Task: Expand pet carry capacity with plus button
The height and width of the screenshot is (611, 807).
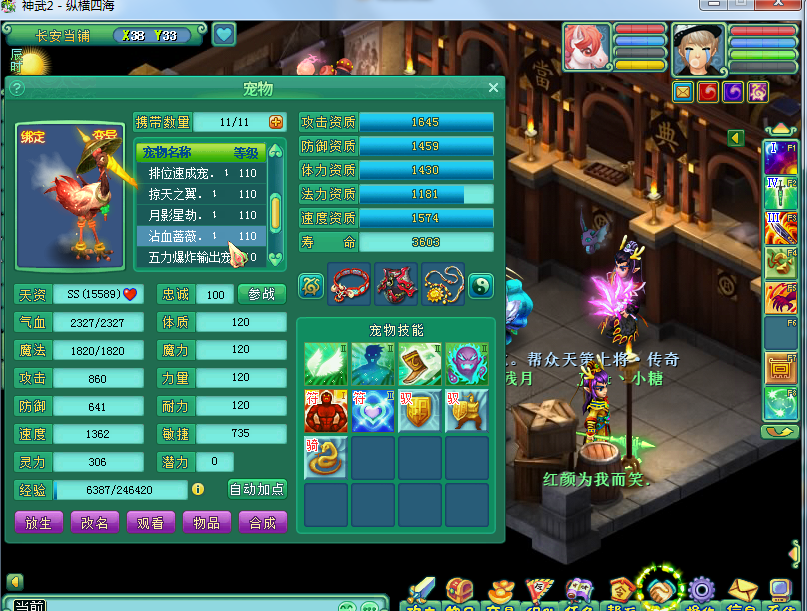Action: tap(277, 122)
